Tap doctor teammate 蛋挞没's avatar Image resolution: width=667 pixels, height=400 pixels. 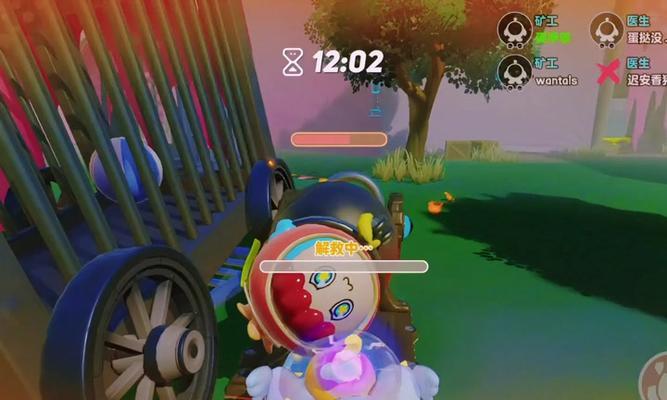[x=606, y=29]
